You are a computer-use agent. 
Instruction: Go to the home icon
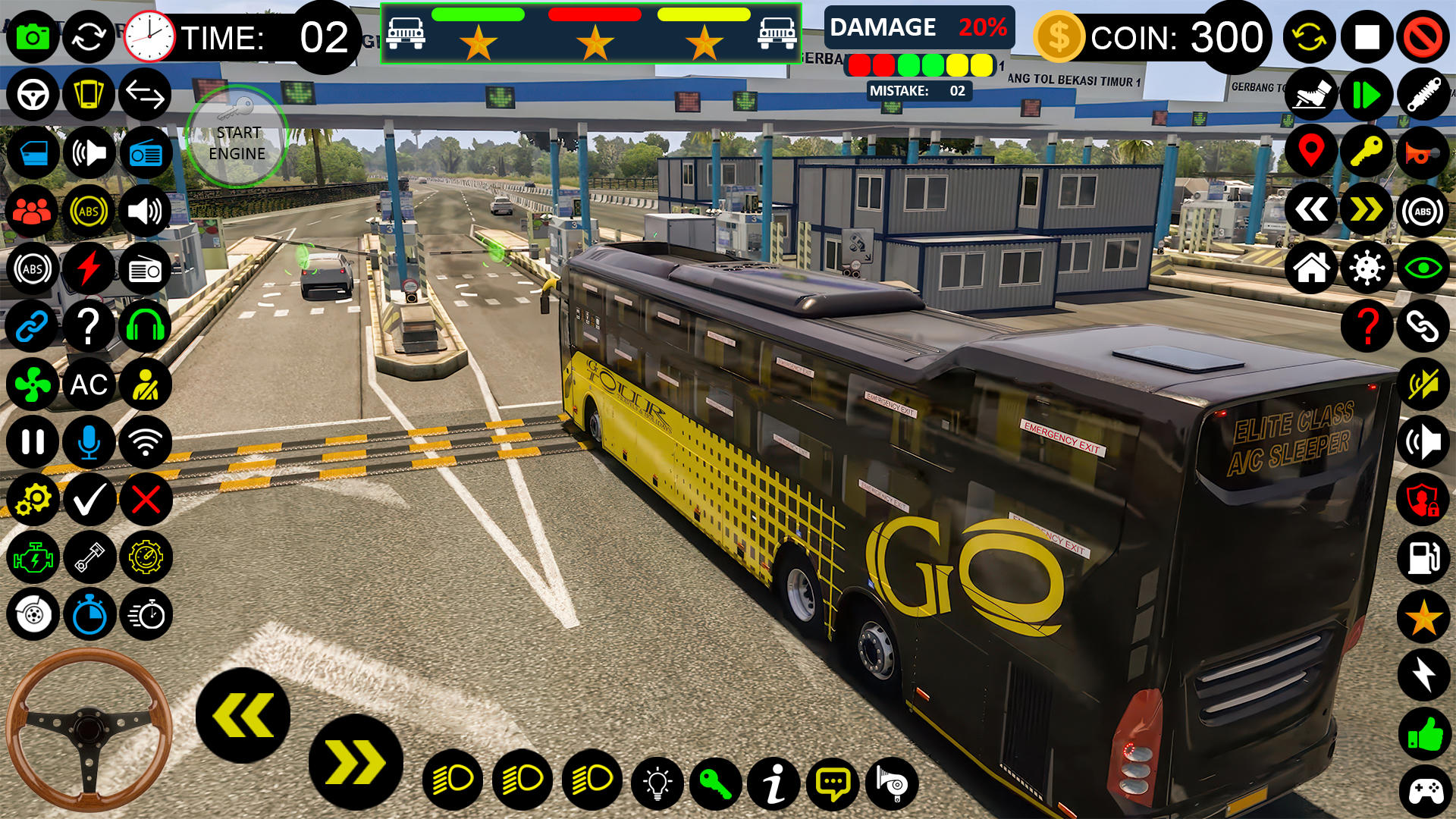[1310, 268]
